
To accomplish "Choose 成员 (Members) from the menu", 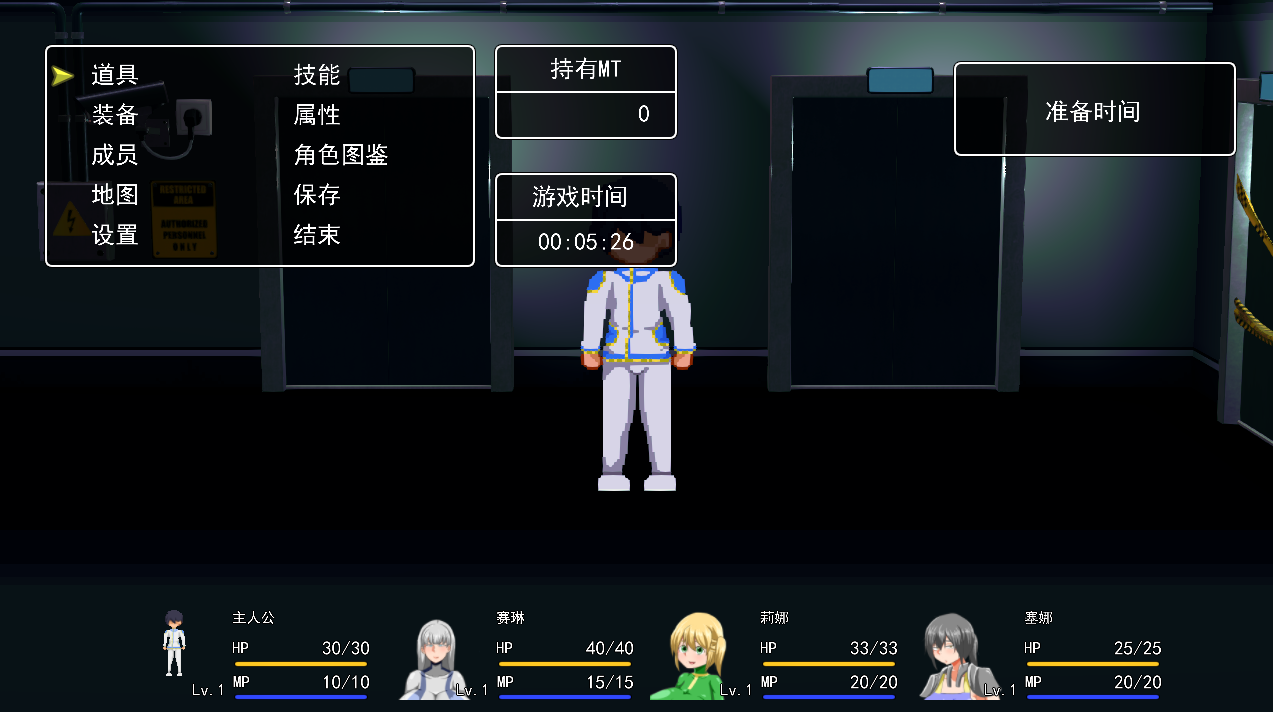I will [x=115, y=155].
